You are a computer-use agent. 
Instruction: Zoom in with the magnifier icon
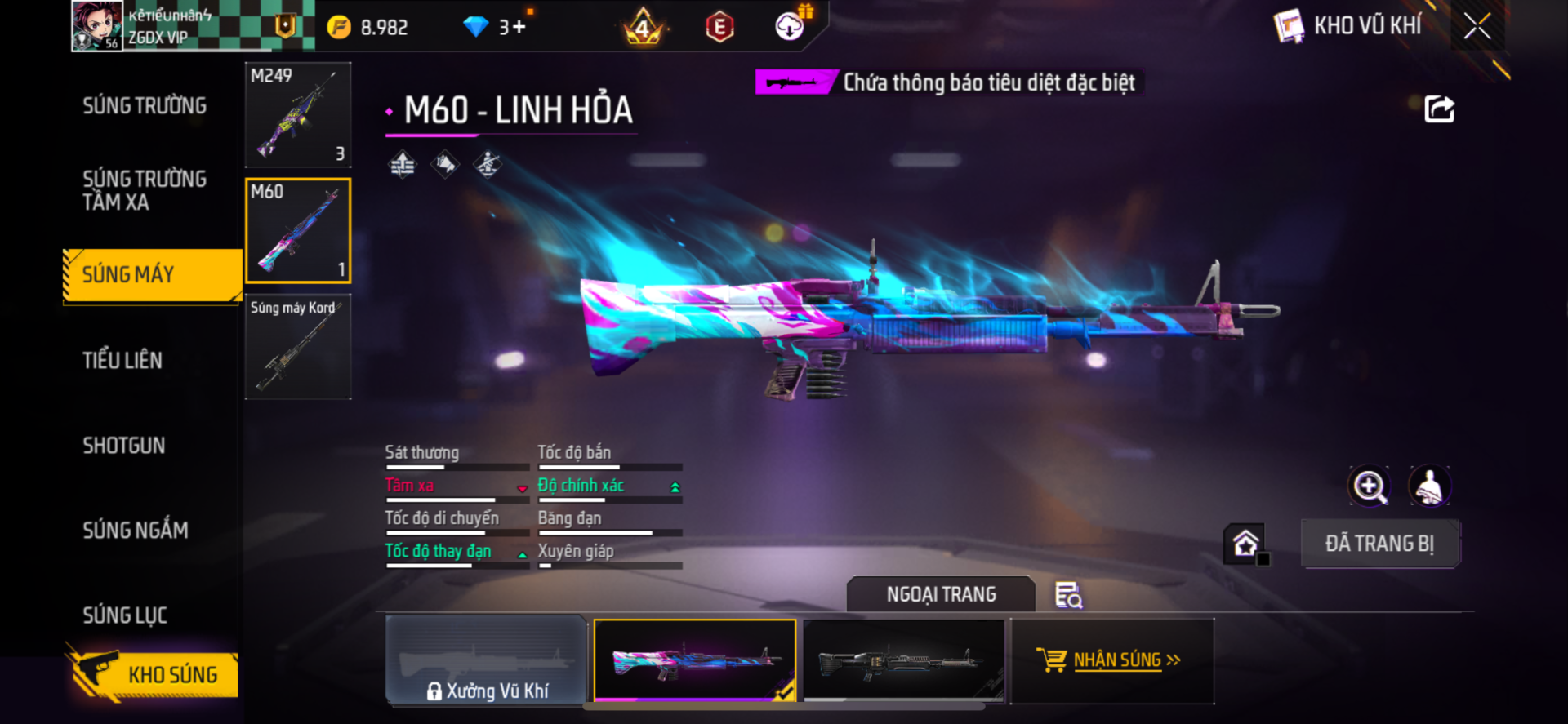[x=1369, y=486]
